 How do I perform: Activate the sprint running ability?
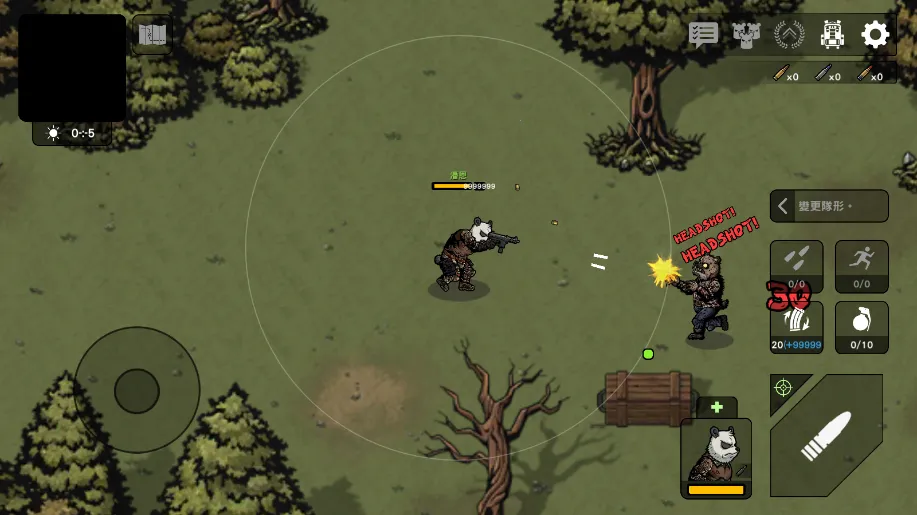861,264
